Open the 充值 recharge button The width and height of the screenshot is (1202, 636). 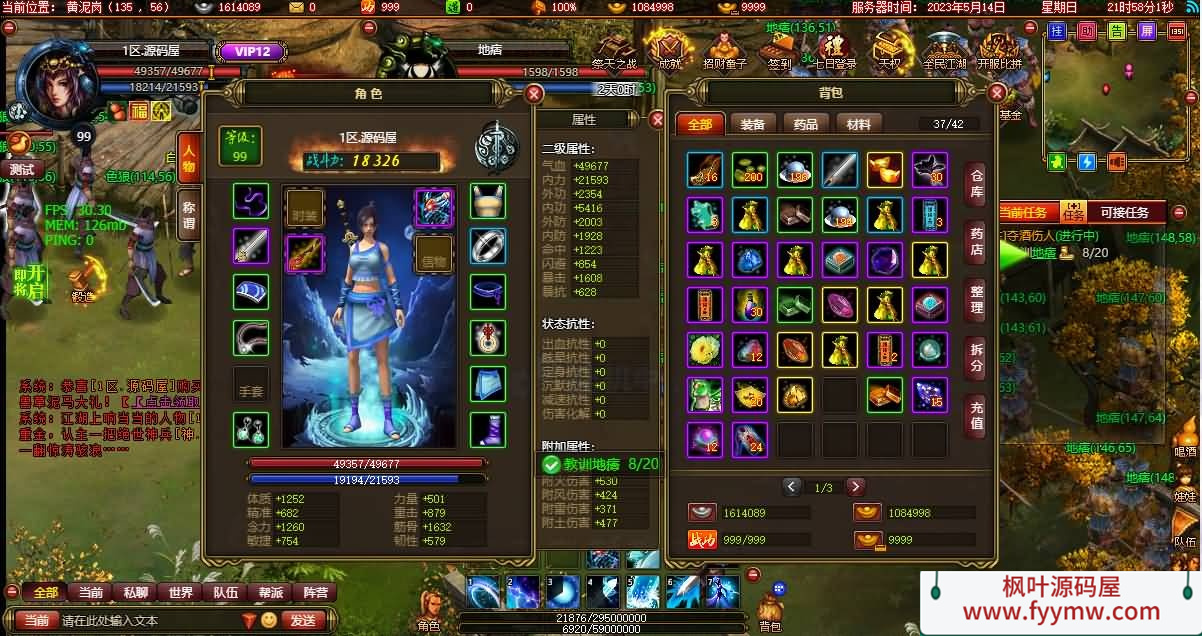(977, 414)
